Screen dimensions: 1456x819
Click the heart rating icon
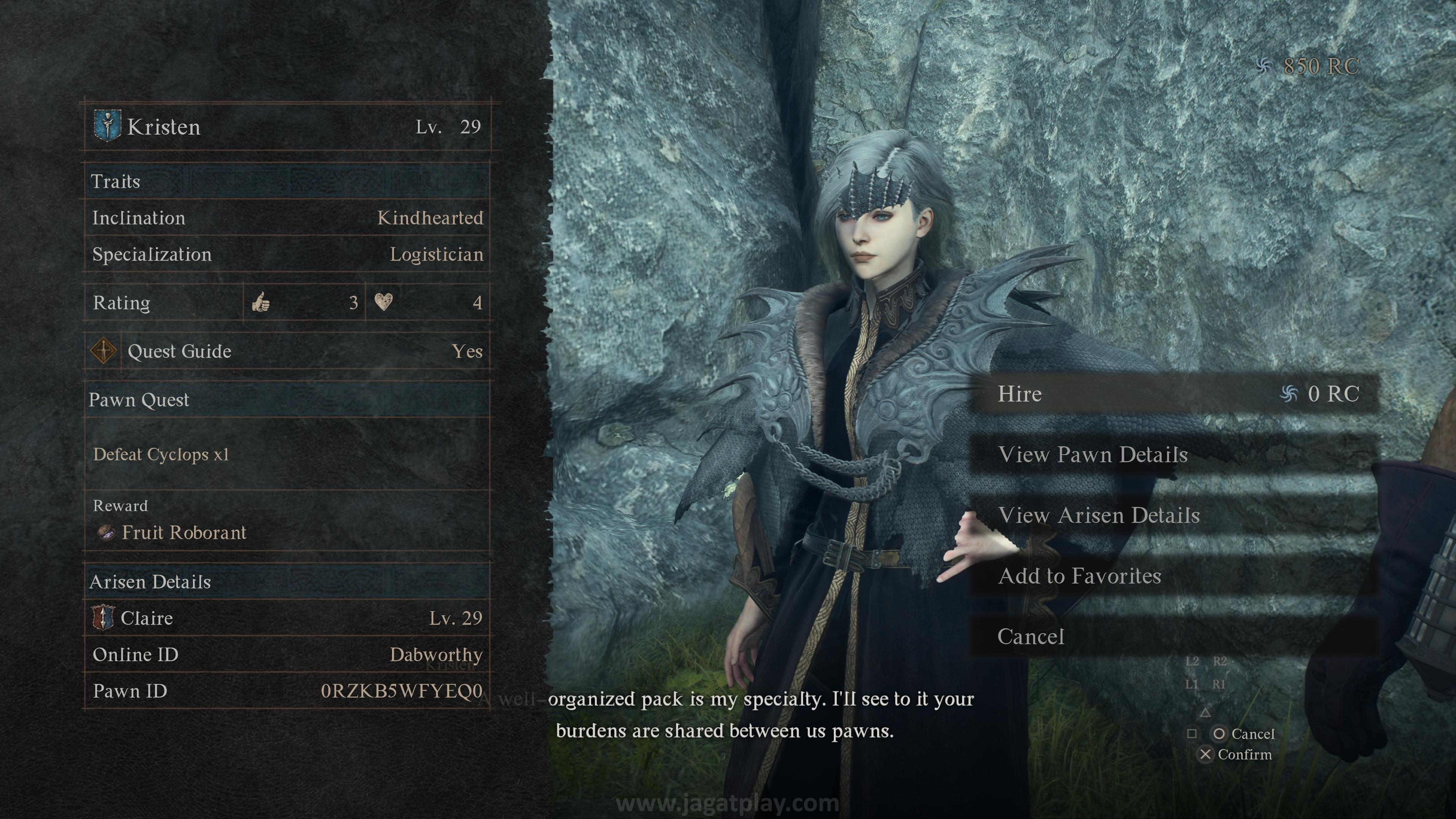point(383,303)
